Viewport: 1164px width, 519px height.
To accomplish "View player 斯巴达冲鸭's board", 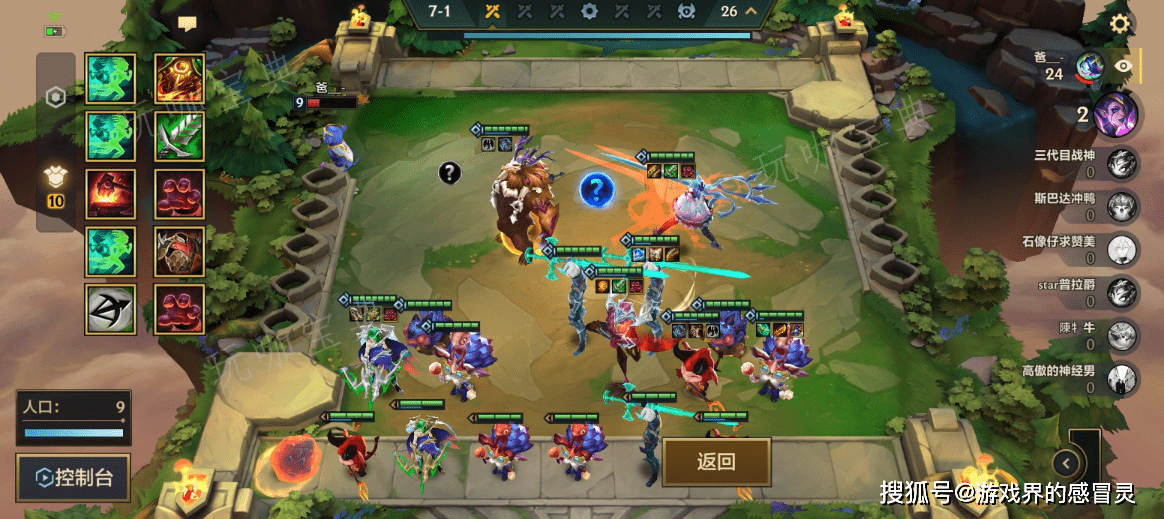I will [x=1124, y=206].
